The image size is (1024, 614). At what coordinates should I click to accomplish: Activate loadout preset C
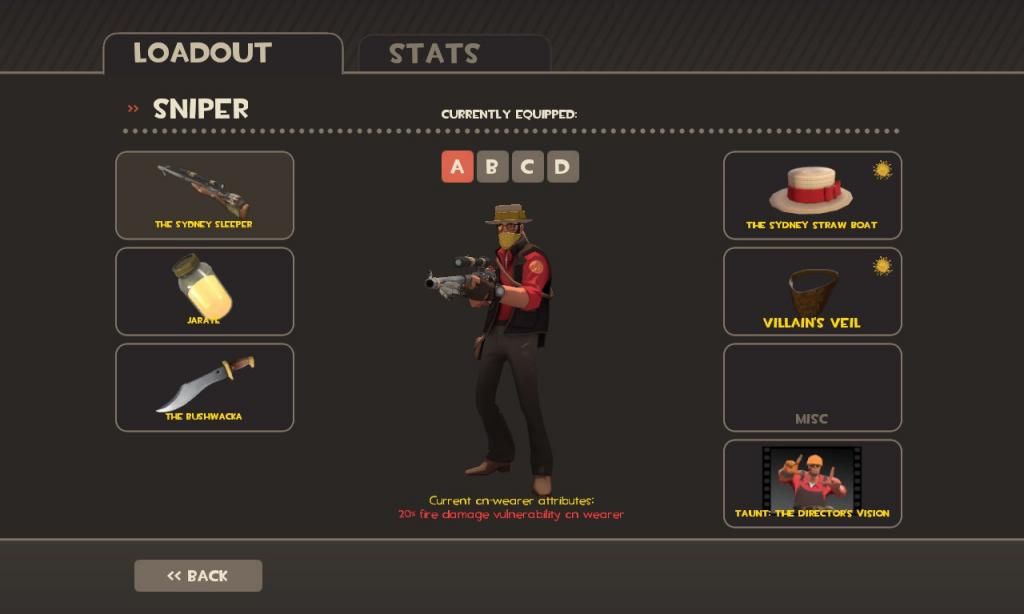(527, 167)
